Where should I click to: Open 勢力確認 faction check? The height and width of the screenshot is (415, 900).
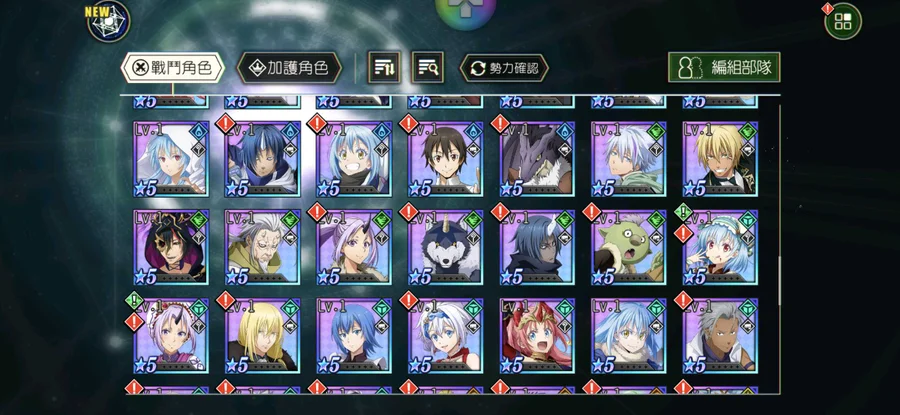click(504, 68)
